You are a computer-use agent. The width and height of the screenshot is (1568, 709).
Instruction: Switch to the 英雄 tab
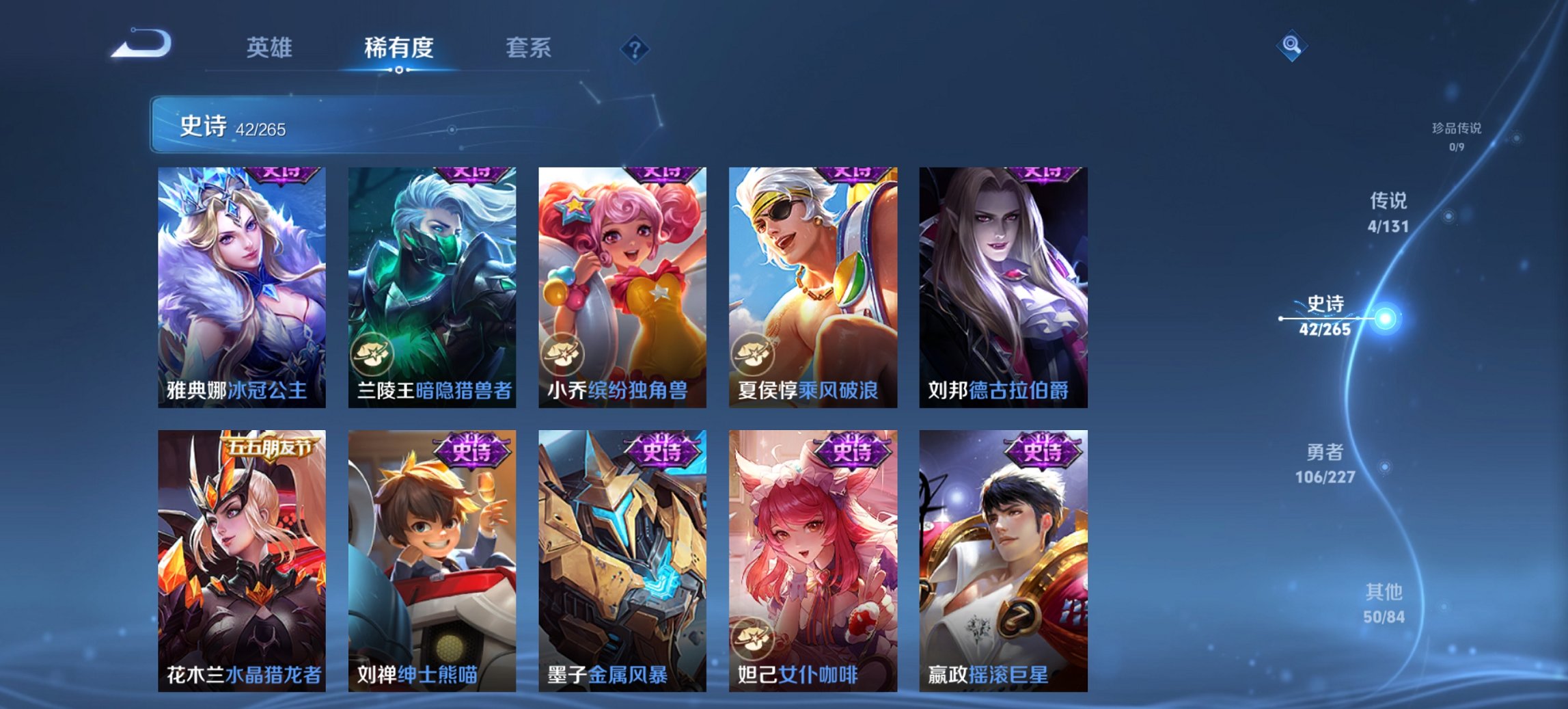pyautogui.click(x=271, y=48)
